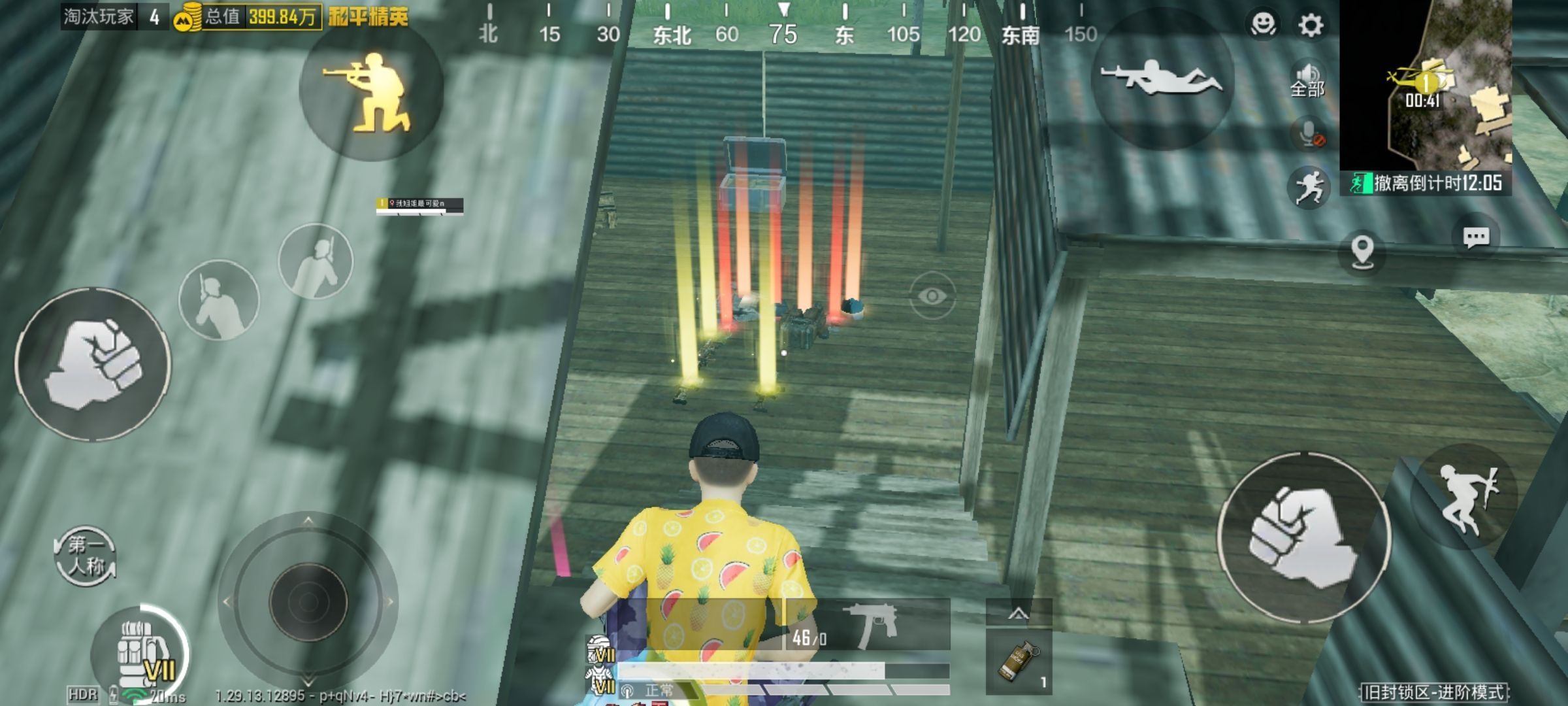Viewport: 1568px width, 706px height.
Task: Tap the virtual movement joystick
Action: pyautogui.click(x=308, y=601)
